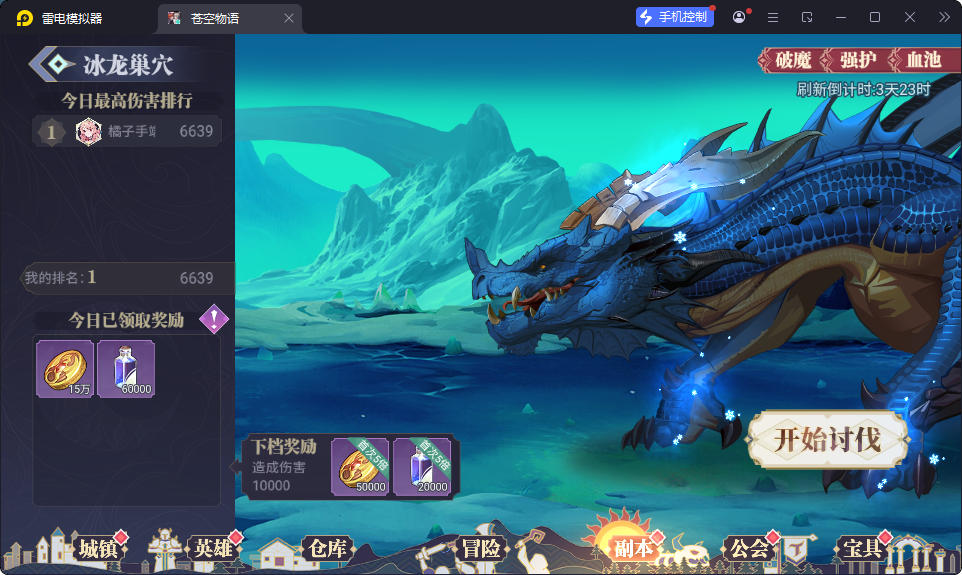The image size is (962, 575).
Task: Inspect the claimed 15万 gold coin reward
Action: (65, 369)
